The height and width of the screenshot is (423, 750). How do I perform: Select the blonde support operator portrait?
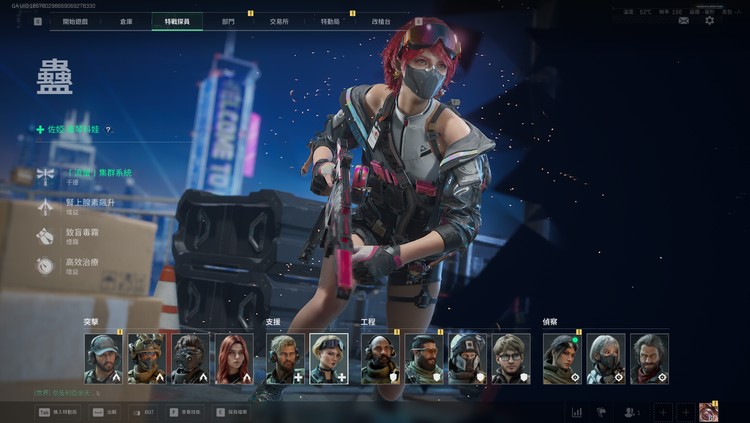coord(329,358)
